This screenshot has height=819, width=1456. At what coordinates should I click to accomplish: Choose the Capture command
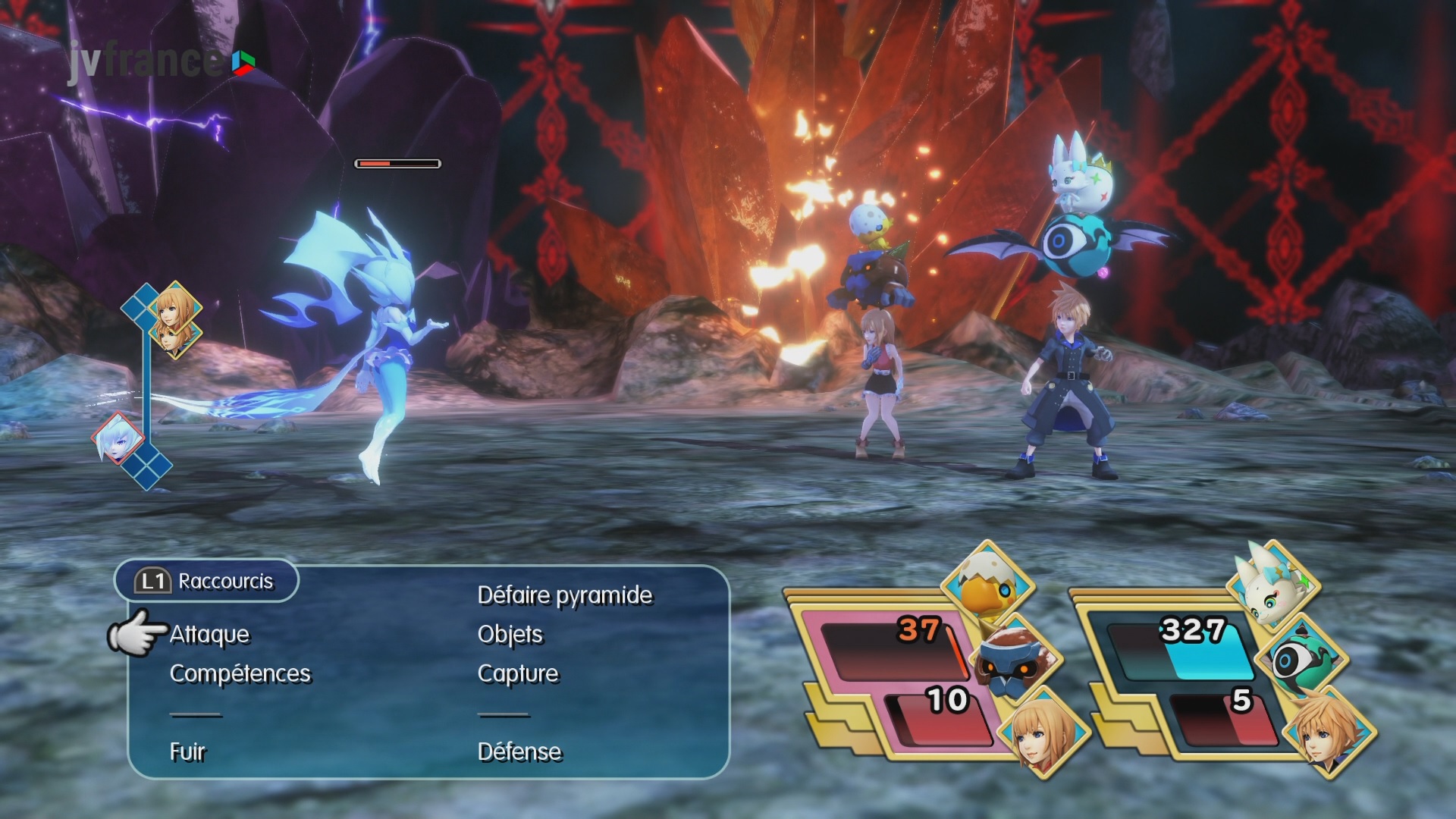(517, 674)
